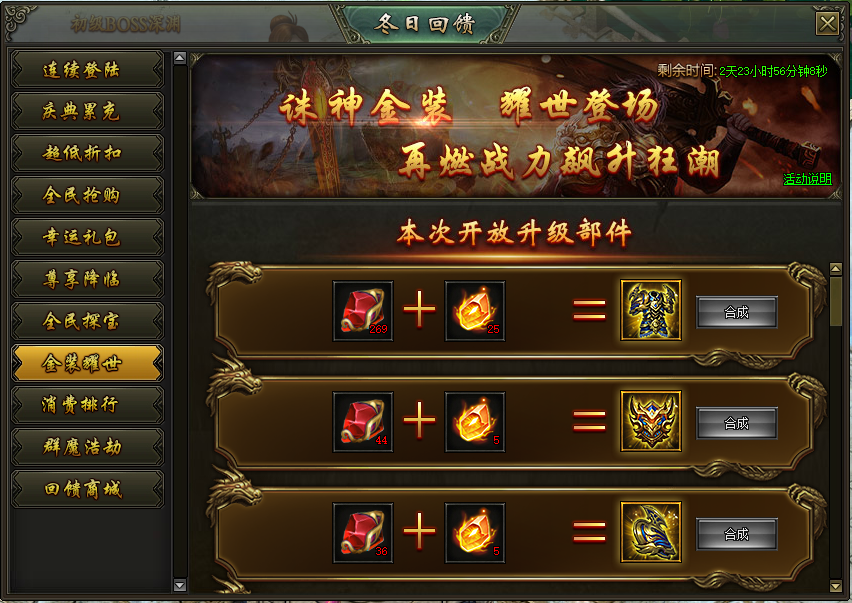The height and width of the screenshot is (603, 852).
Task: Choose the golden helmet result icon
Action: pos(651,422)
